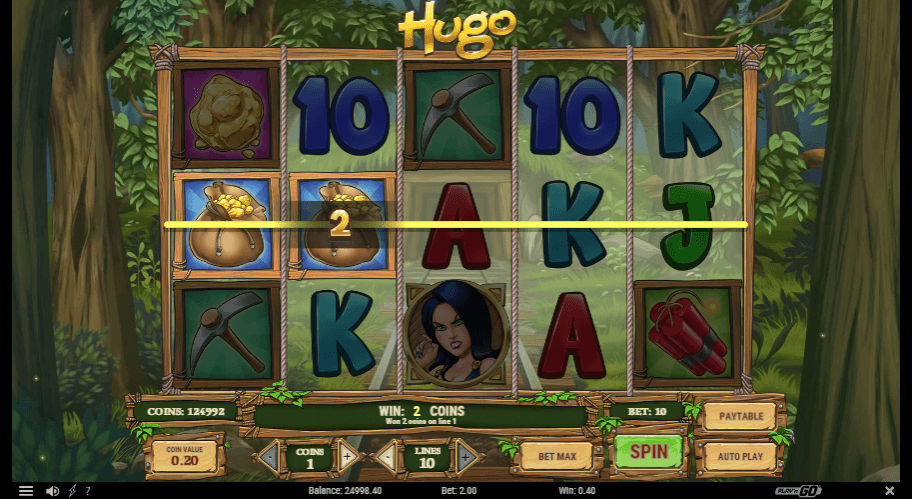
Task: Activate Auto Play
Action: pyautogui.click(x=740, y=456)
